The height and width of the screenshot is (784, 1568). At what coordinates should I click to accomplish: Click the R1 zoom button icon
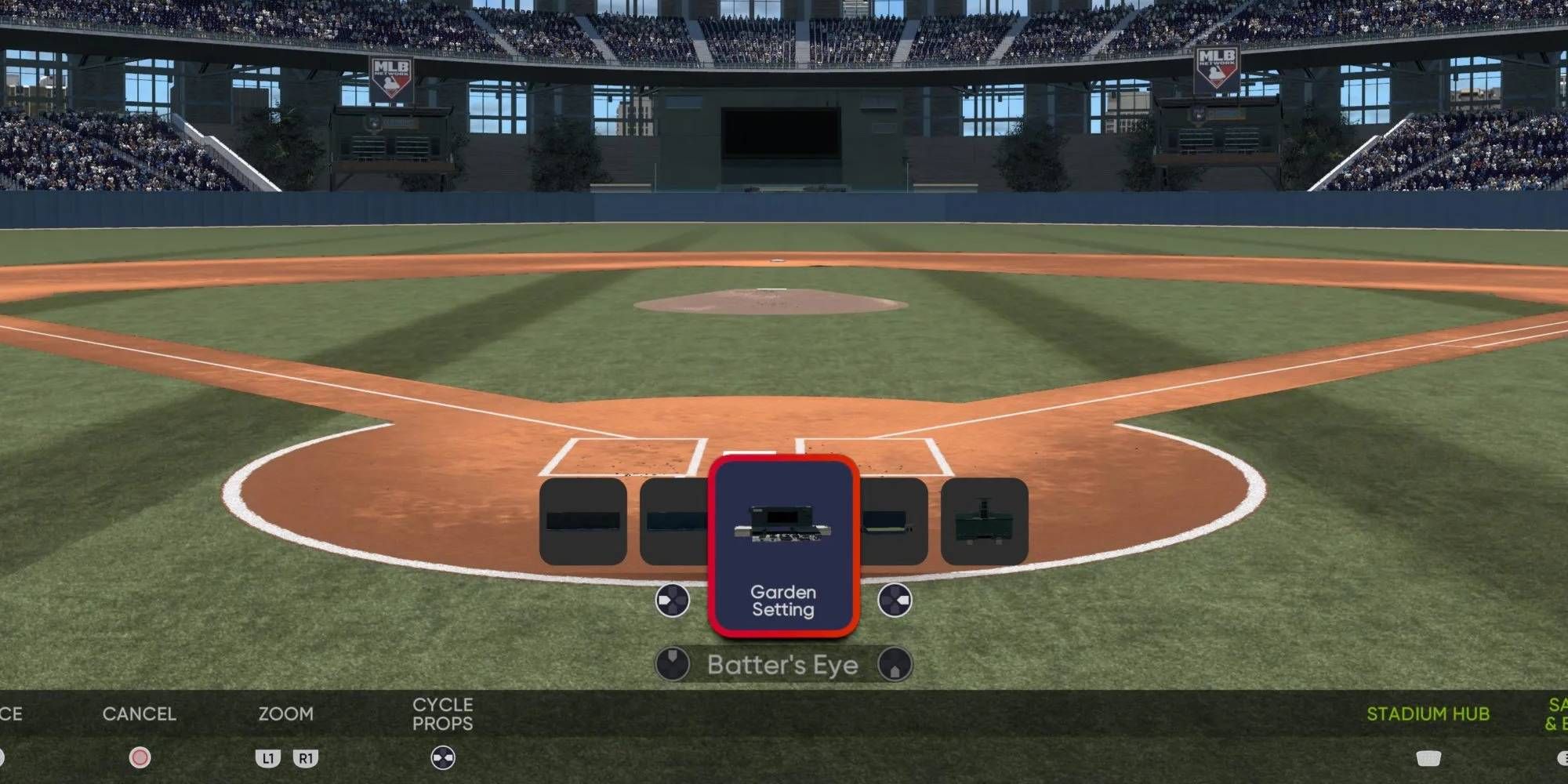coord(306,759)
